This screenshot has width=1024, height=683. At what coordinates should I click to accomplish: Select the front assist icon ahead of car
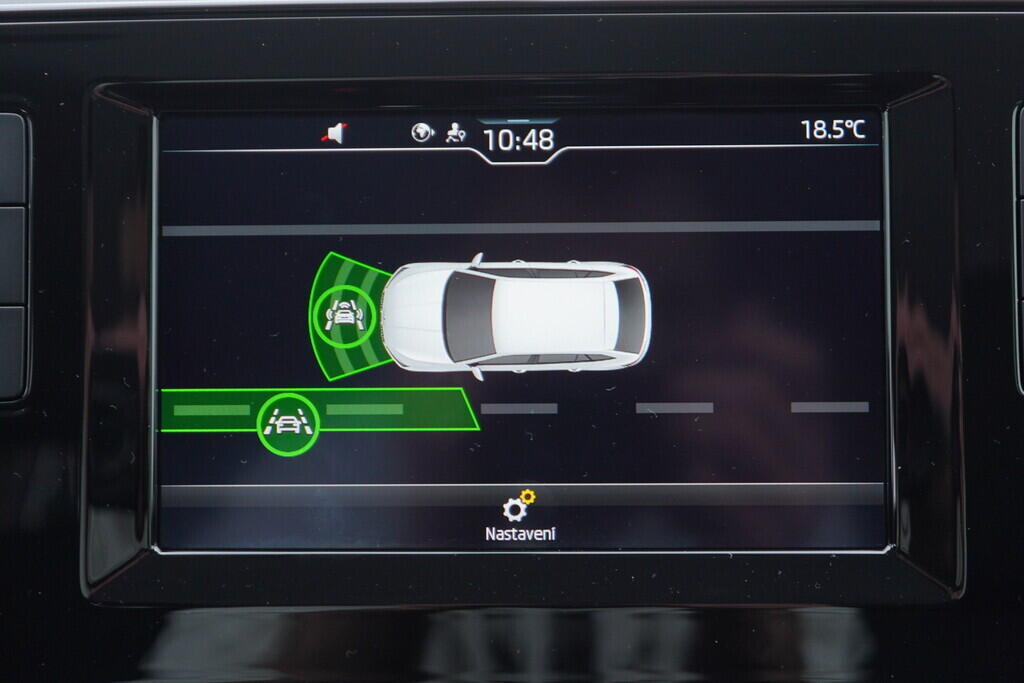[343, 316]
